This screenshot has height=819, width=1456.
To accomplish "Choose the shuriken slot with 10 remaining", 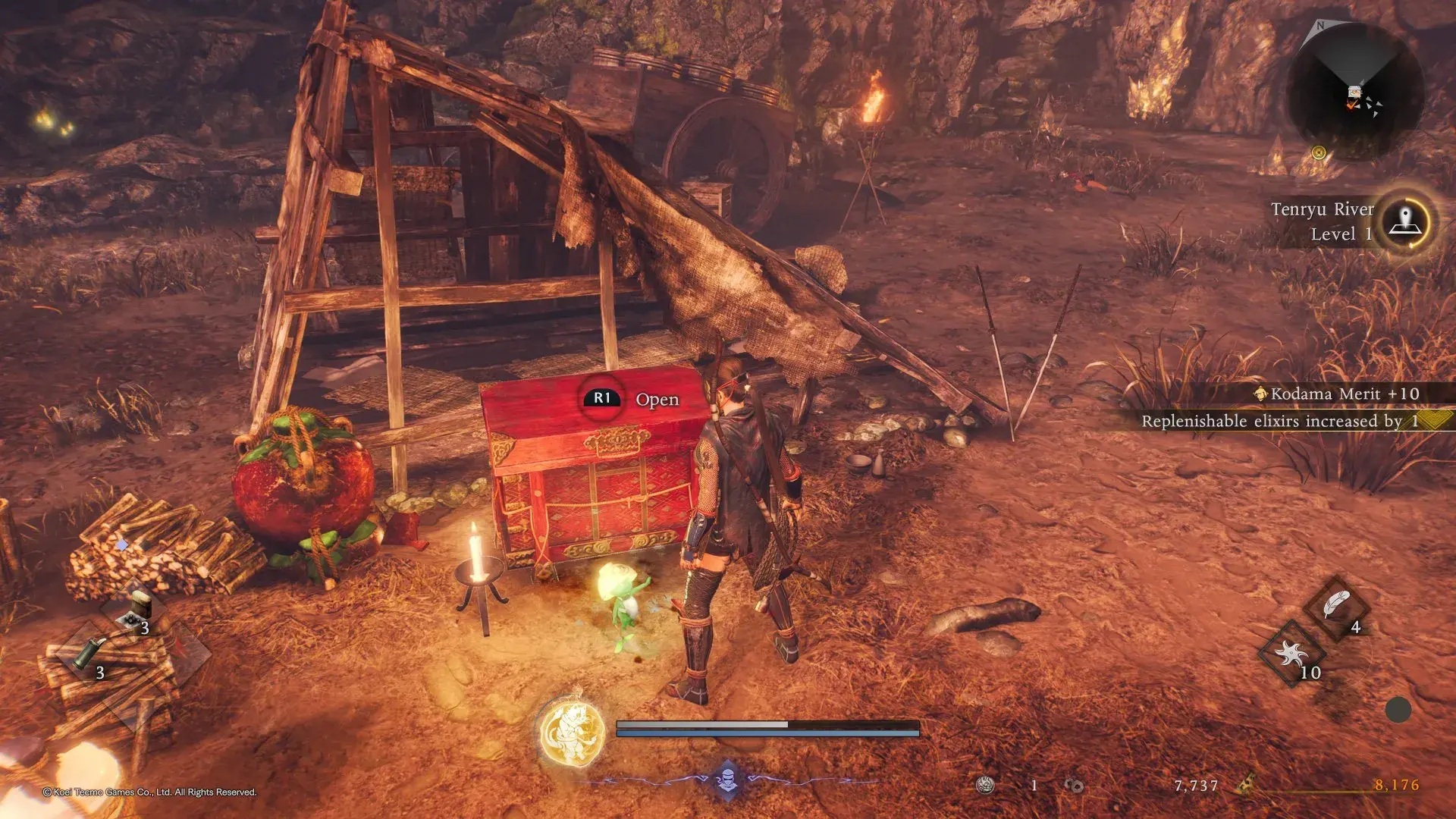I will (x=1291, y=654).
